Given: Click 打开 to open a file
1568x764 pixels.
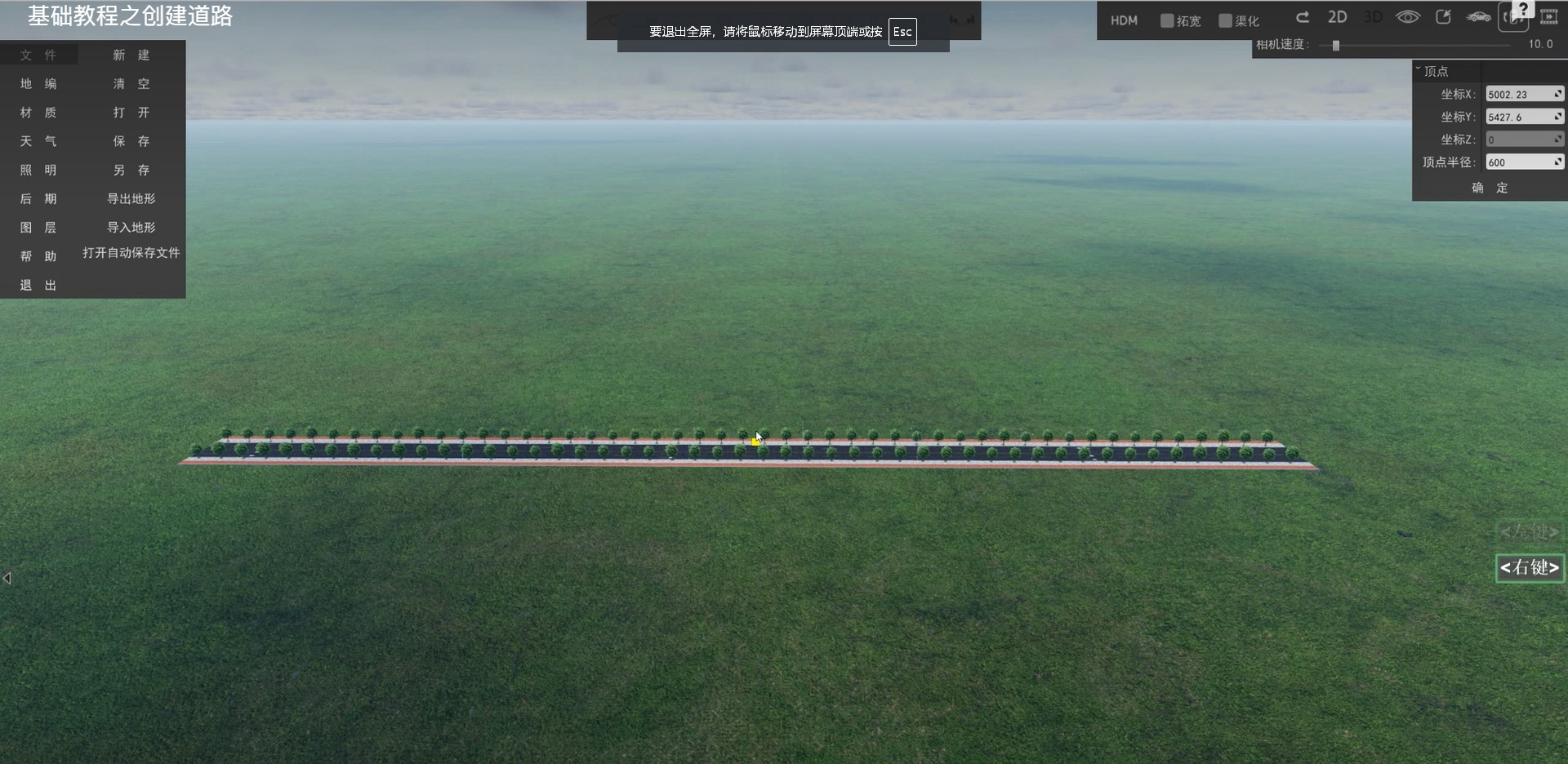Looking at the screenshot, I should coord(131,113).
